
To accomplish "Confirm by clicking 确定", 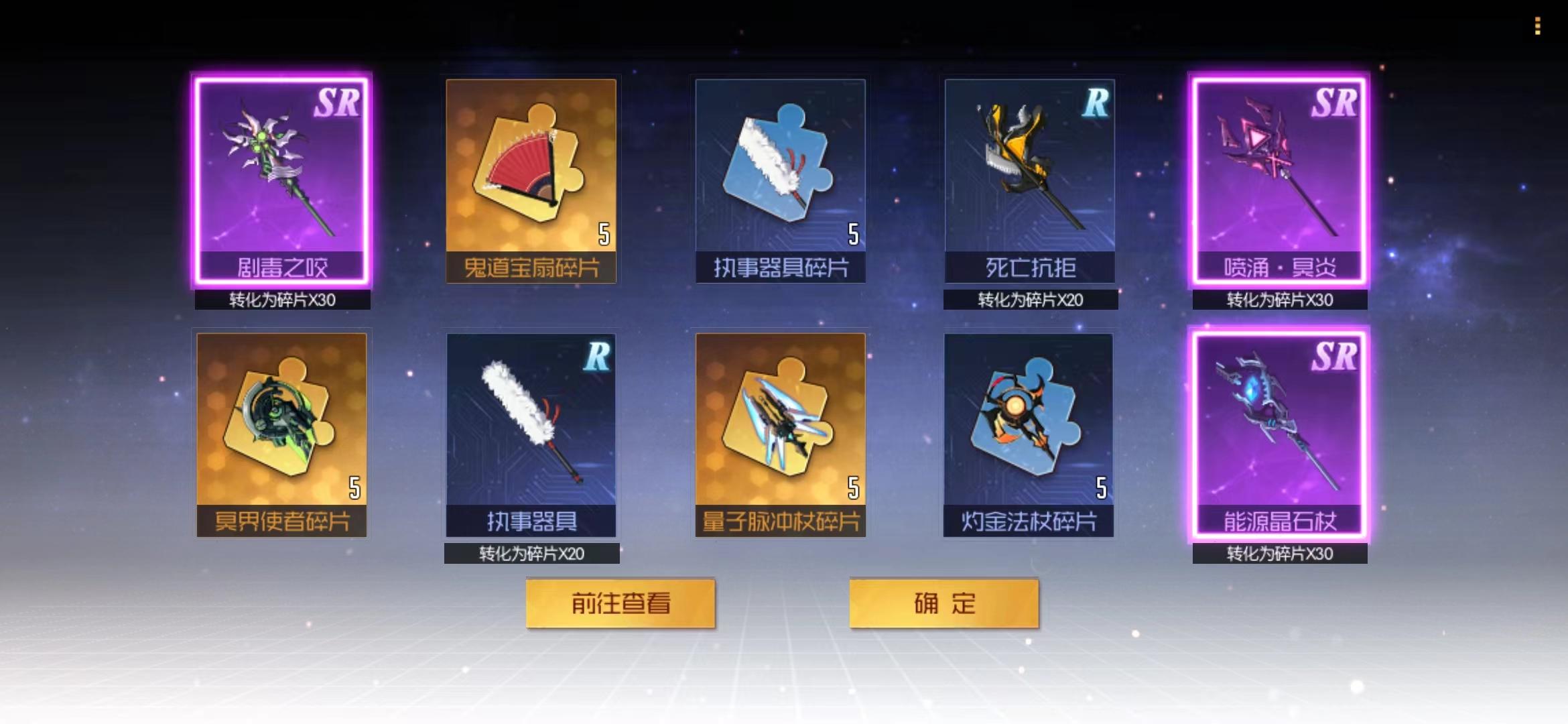I will (x=945, y=602).
